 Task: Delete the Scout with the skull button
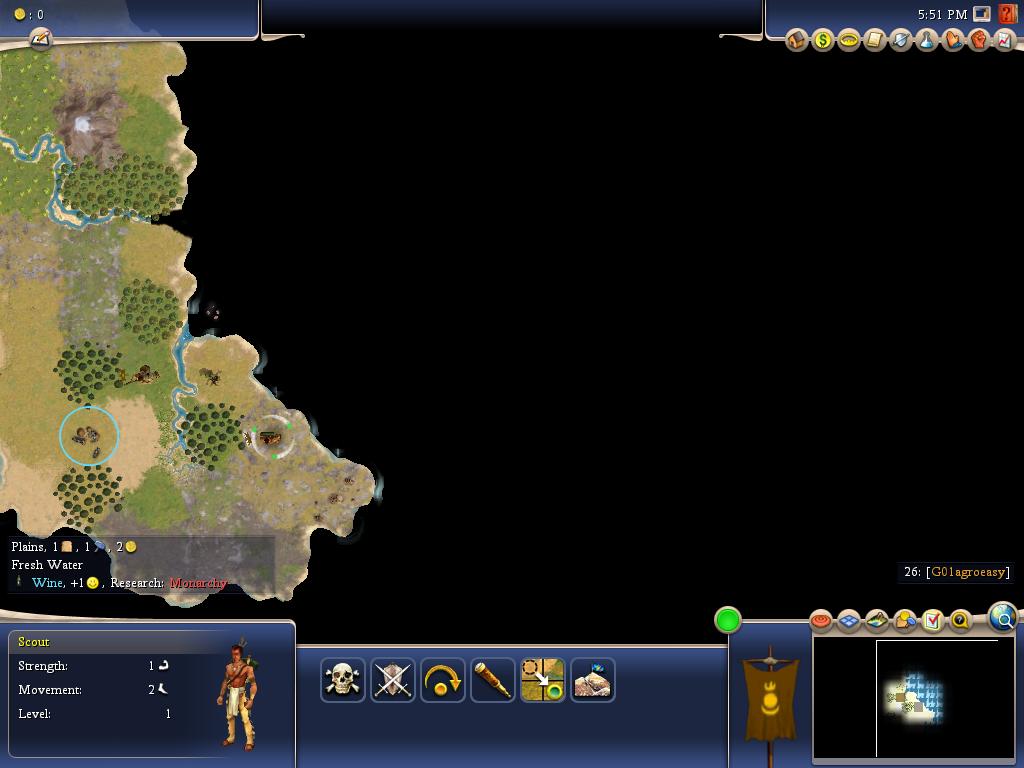(x=343, y=680)
